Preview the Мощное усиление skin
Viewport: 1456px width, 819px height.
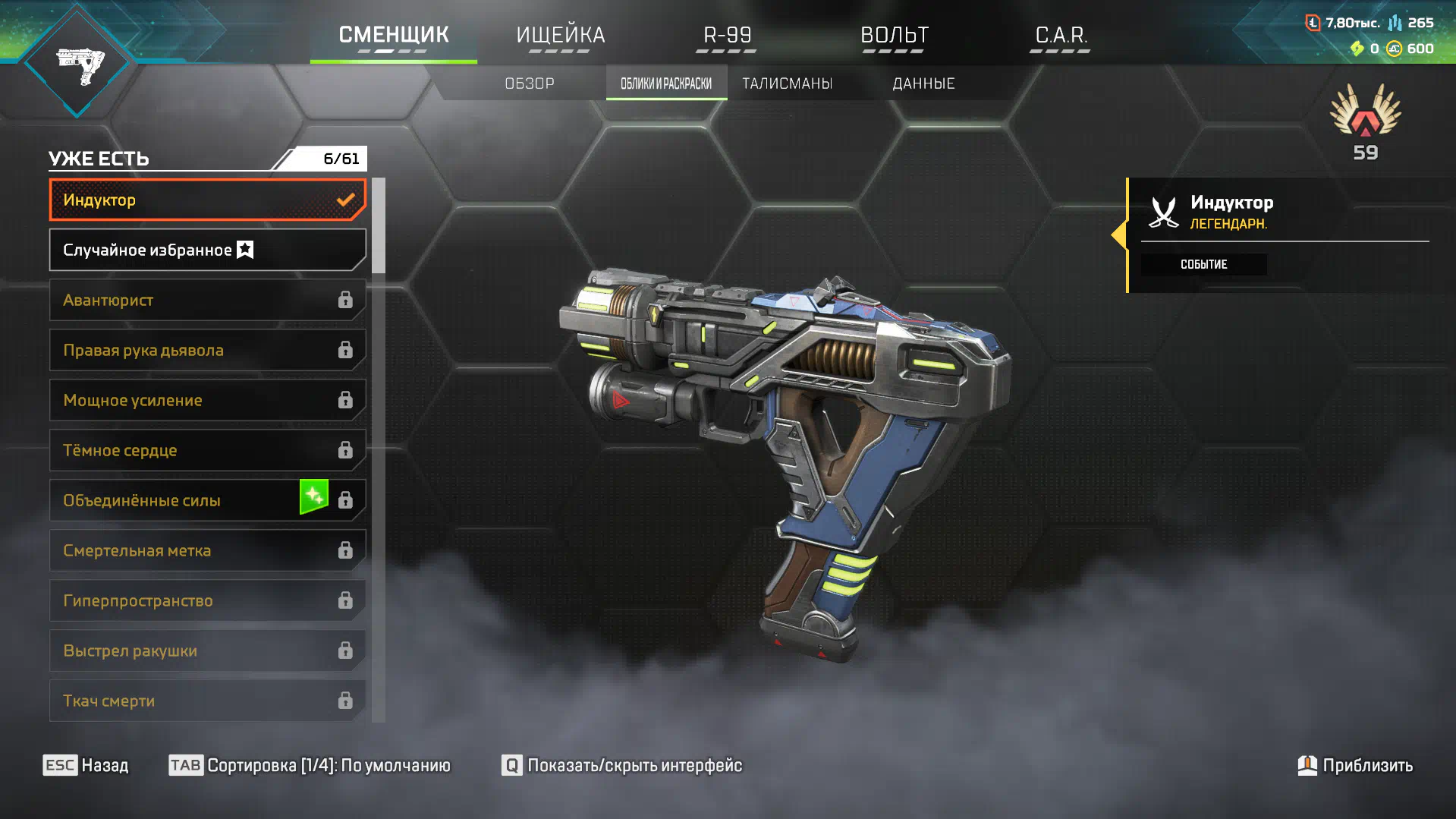point(207,400)
